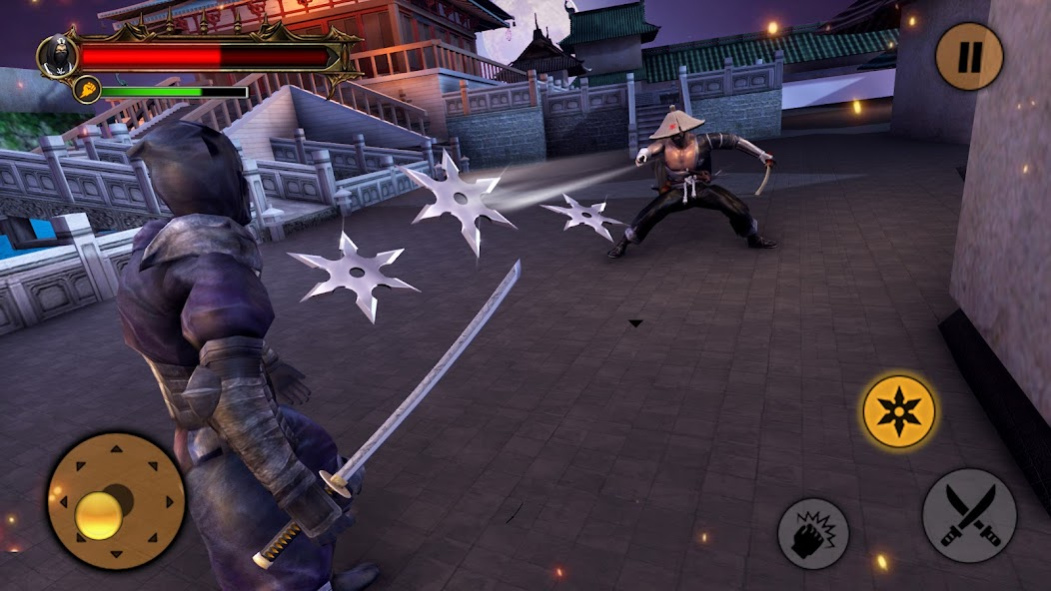Image resolution: width=1051 pixels, height=591 pixels.
Task: Tap the crossed swords attack button
Action: point(968,515)
